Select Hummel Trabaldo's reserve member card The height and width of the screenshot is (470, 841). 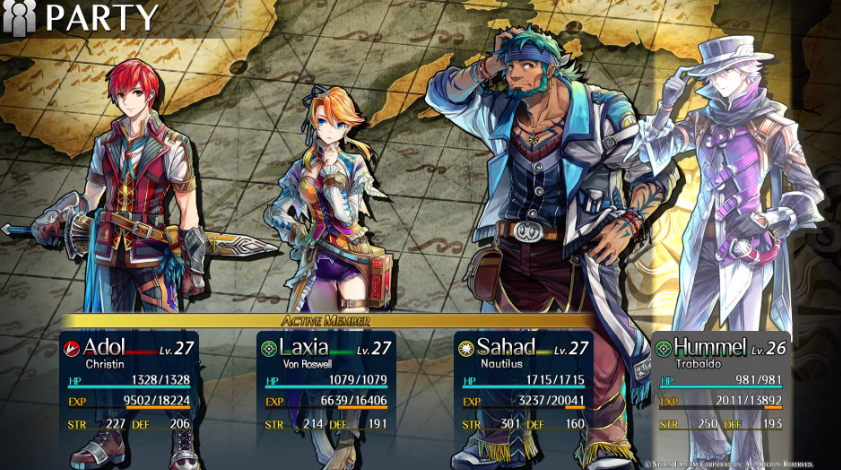coord(720,385)
